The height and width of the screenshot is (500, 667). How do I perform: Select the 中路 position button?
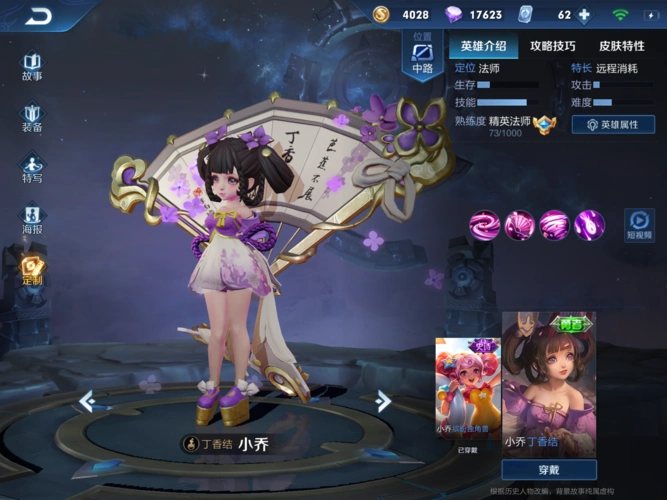click(x=421, y=56)
